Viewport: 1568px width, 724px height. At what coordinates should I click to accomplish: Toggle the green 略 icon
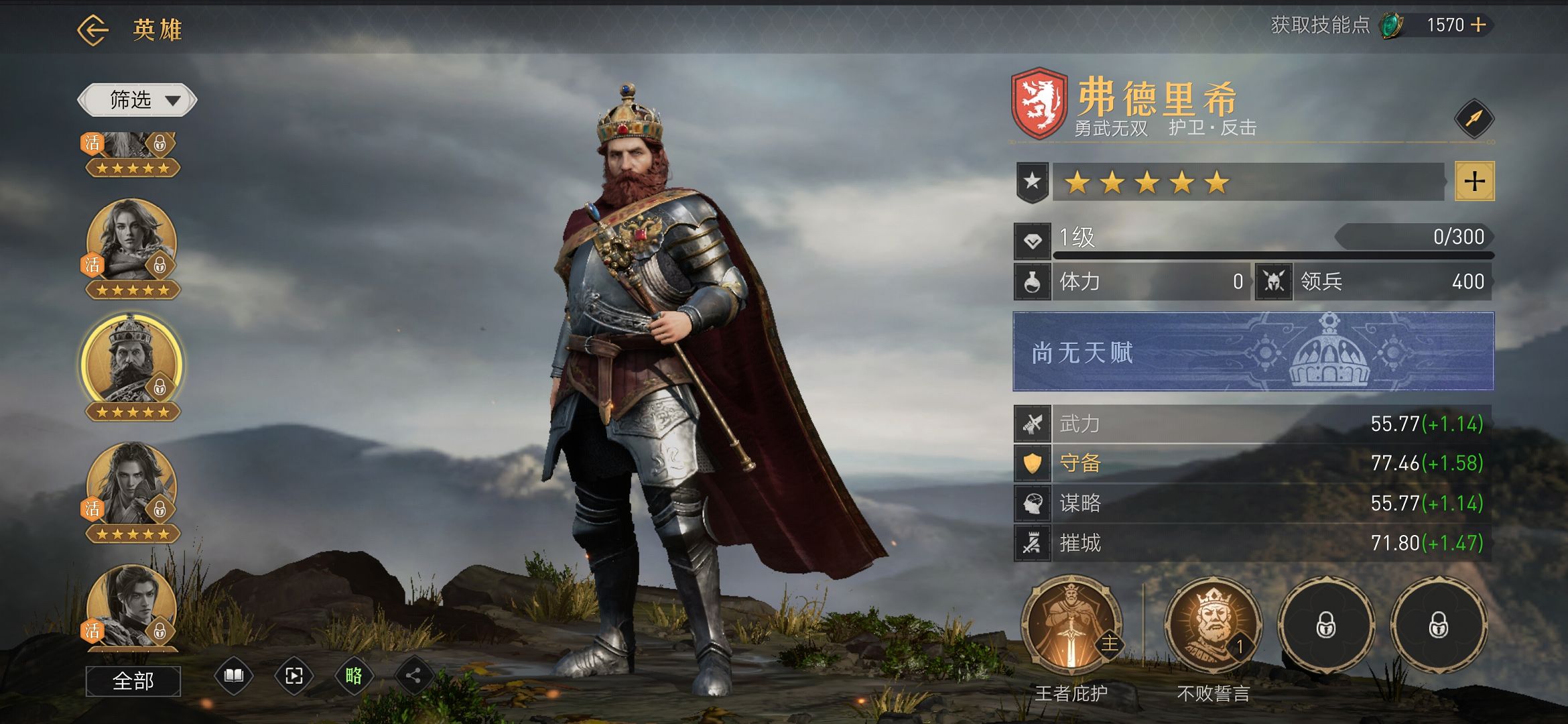click(x=354, y=676)
